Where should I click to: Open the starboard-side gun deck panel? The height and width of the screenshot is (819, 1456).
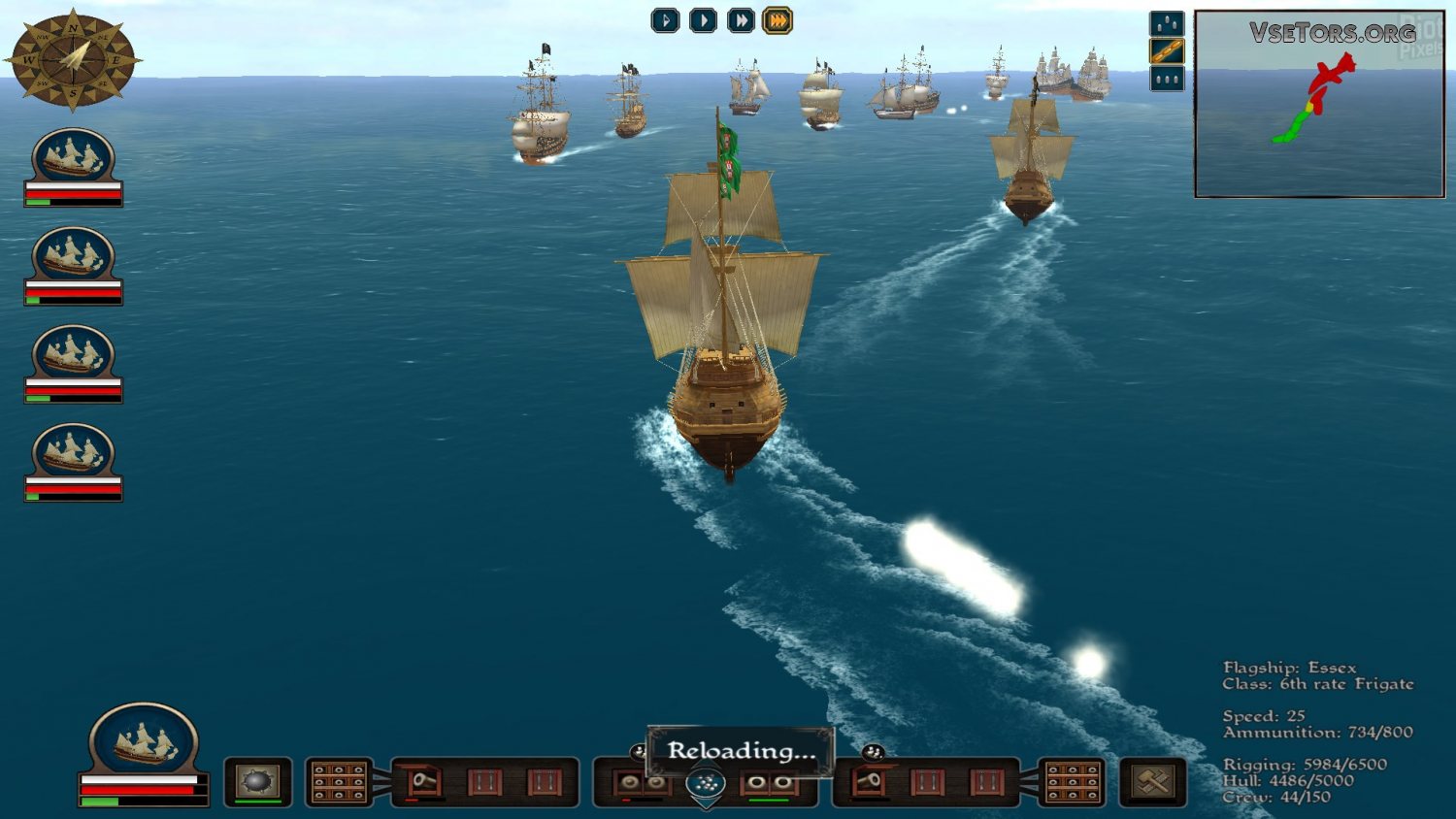click(x=1073, y=782)
